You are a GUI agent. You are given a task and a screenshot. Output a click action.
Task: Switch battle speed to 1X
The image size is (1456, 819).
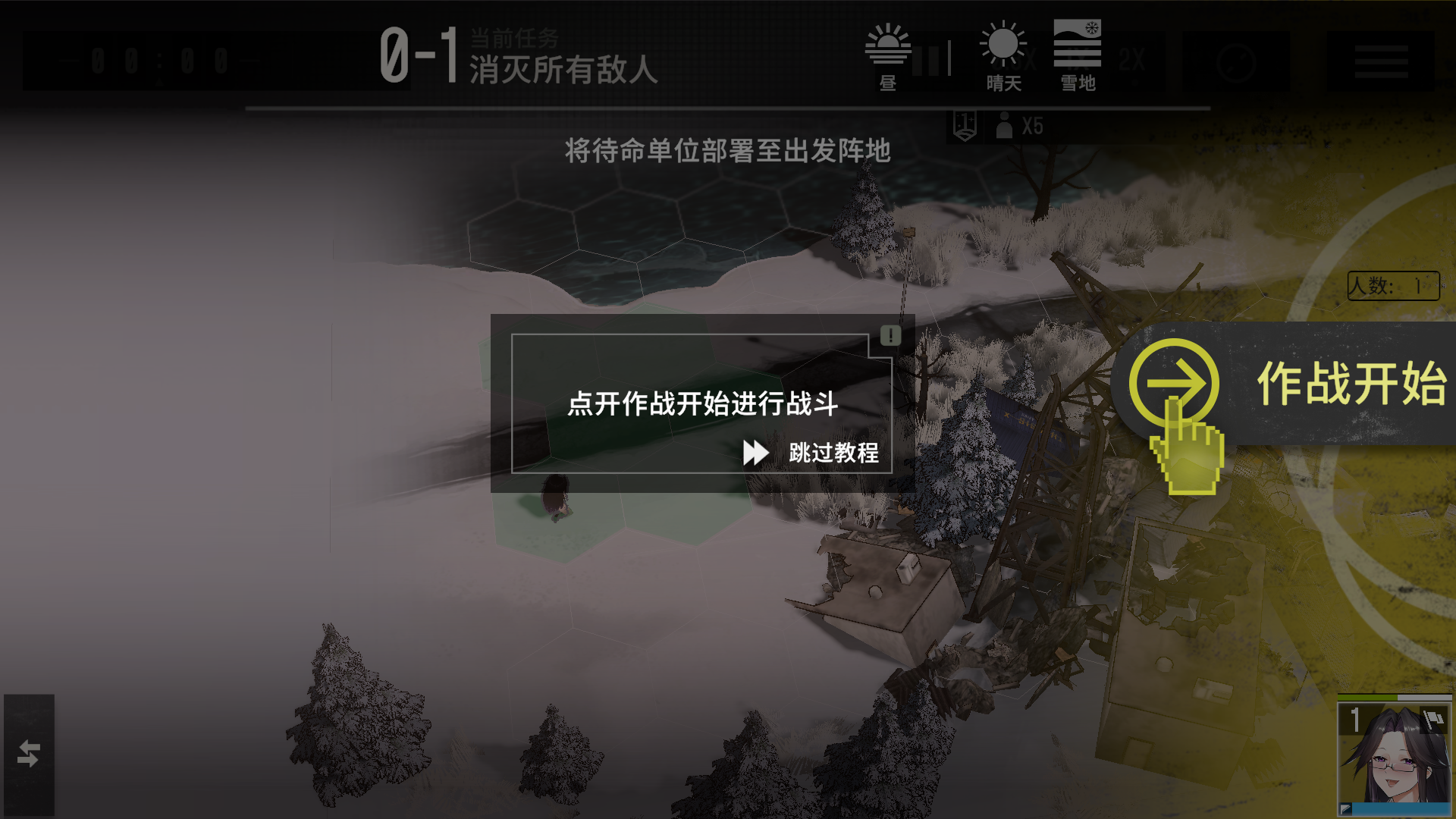click(x=1078, y=59)
